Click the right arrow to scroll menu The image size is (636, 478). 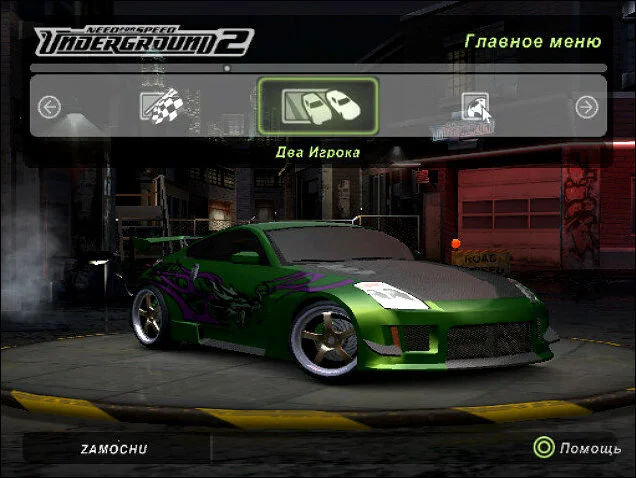[x=587, y=107]
